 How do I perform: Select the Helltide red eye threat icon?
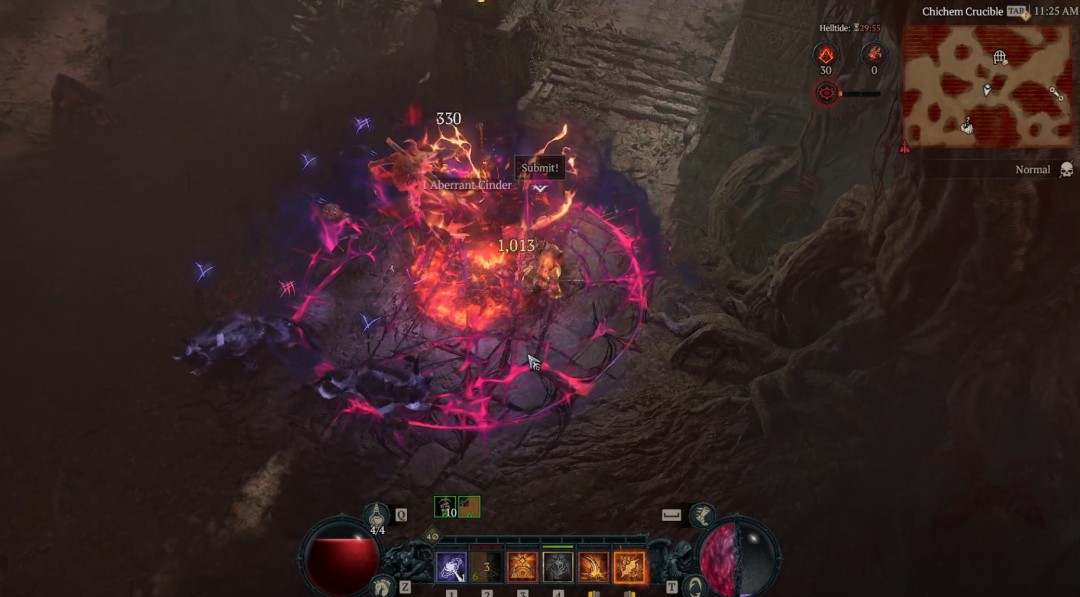(826, 94)
